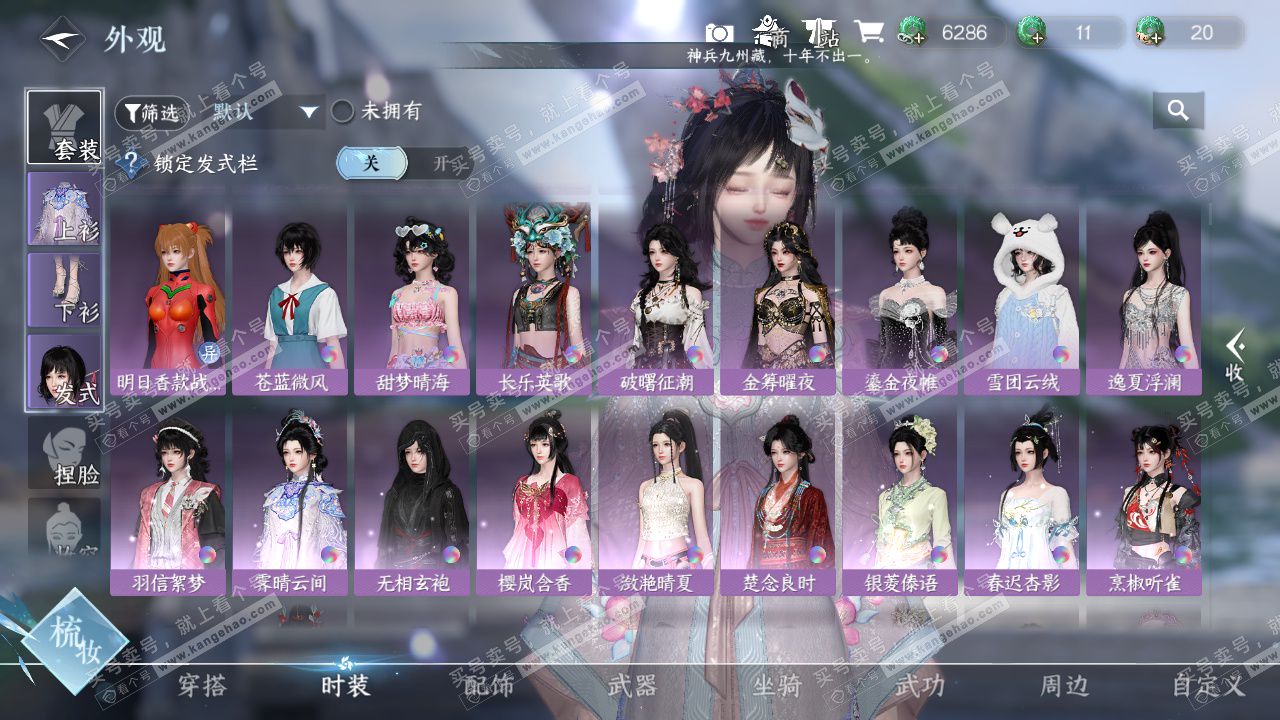Tick the 未拥有 checkbox
Viewport: 1280px width, 720px height.
pos(343,111)
